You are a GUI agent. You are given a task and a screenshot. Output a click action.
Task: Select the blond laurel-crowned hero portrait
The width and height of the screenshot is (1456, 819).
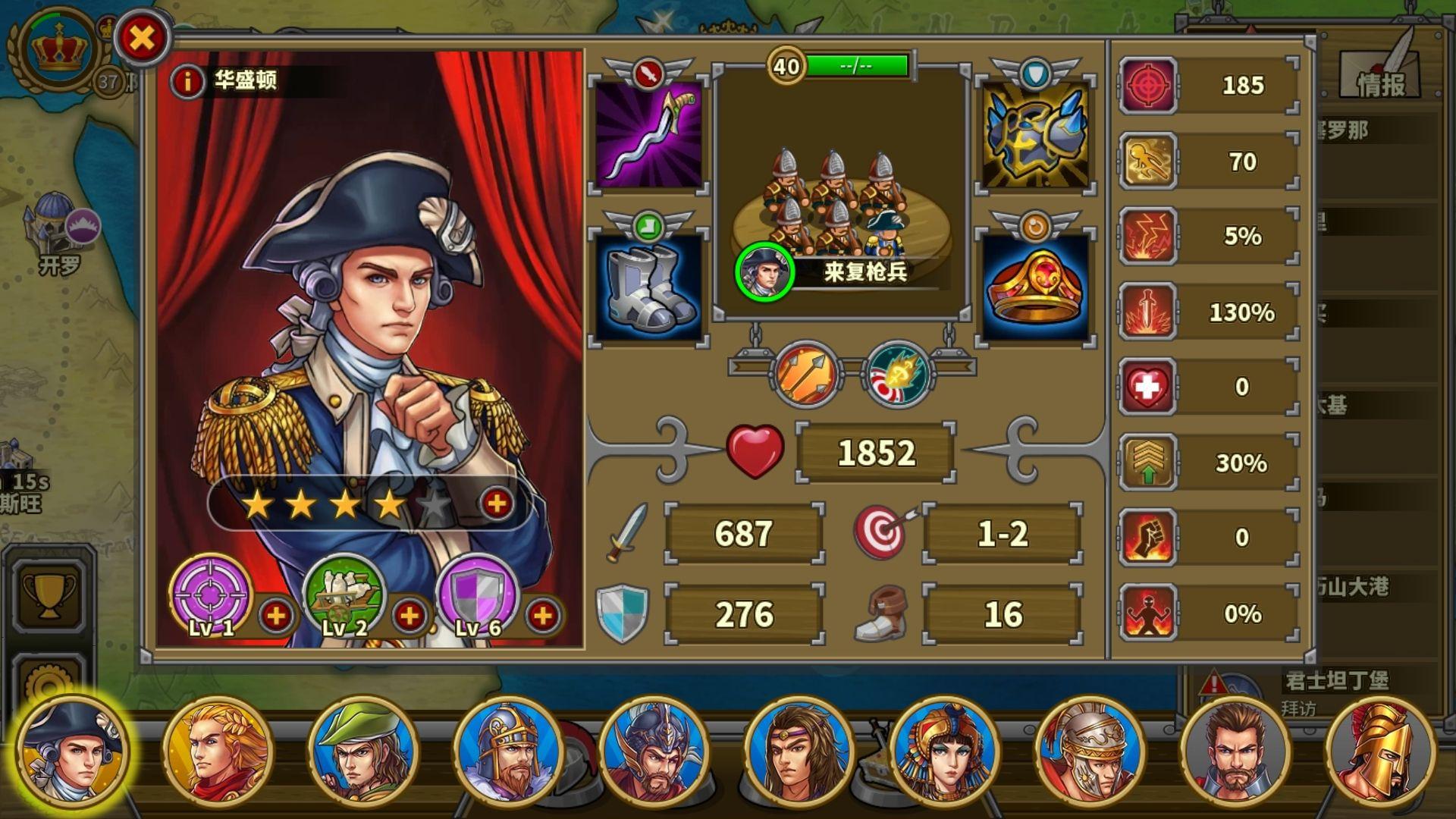click(x=218, y=751)
